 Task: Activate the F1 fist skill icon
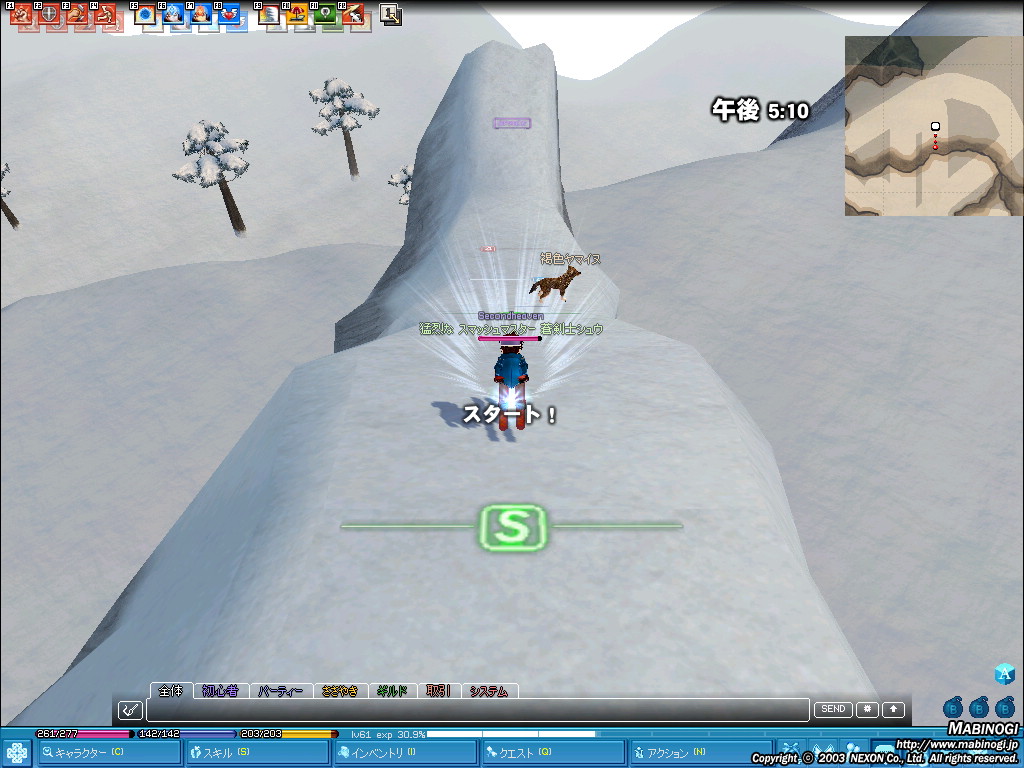point(21,15)
